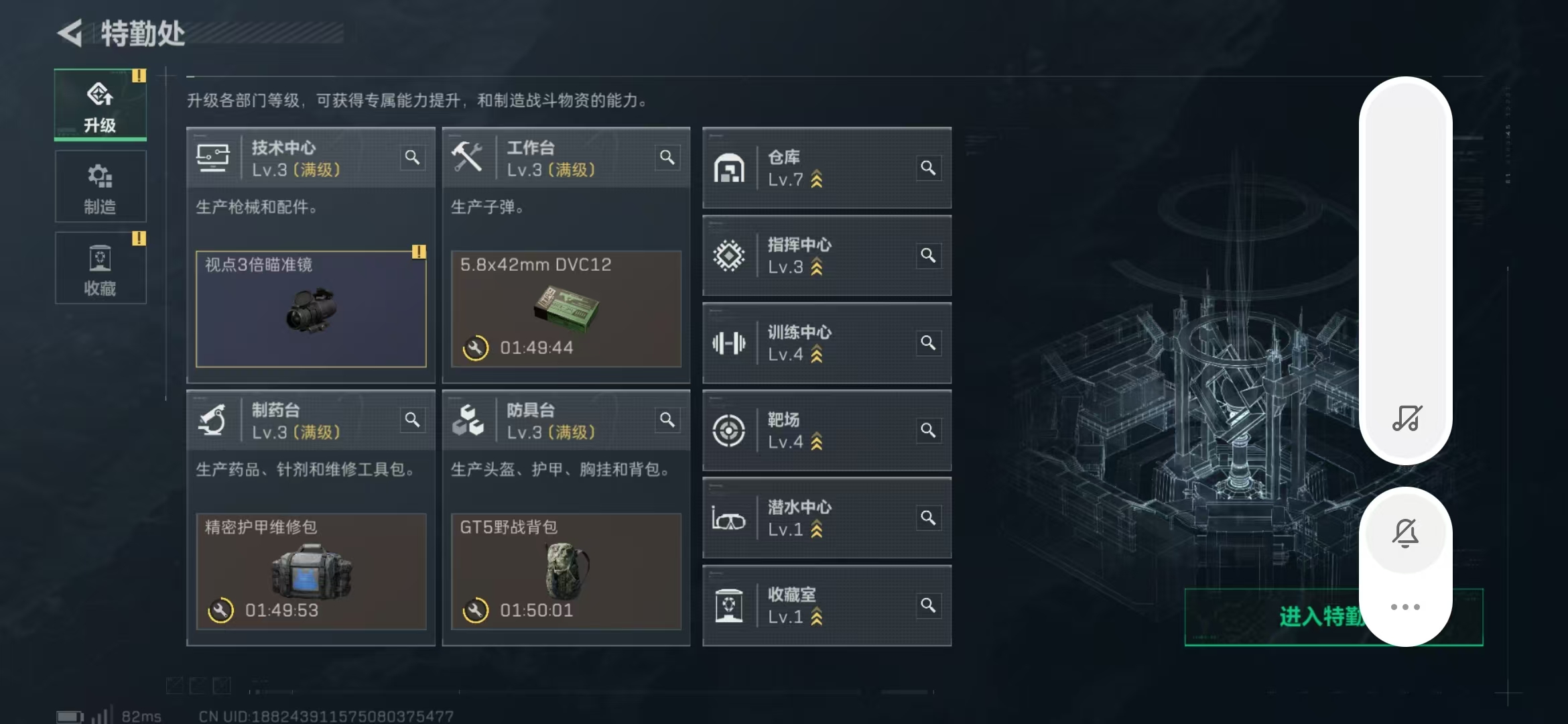
Task: Click the 靶场 target icon
Action: click(x=730, y=431)
